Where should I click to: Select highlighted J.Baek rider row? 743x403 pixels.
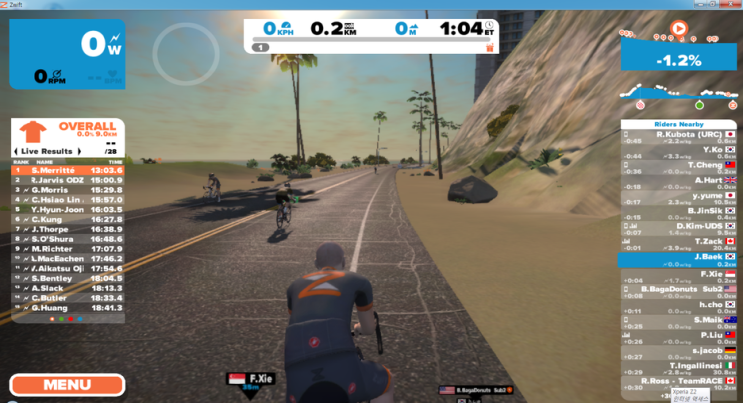[678, 259]
